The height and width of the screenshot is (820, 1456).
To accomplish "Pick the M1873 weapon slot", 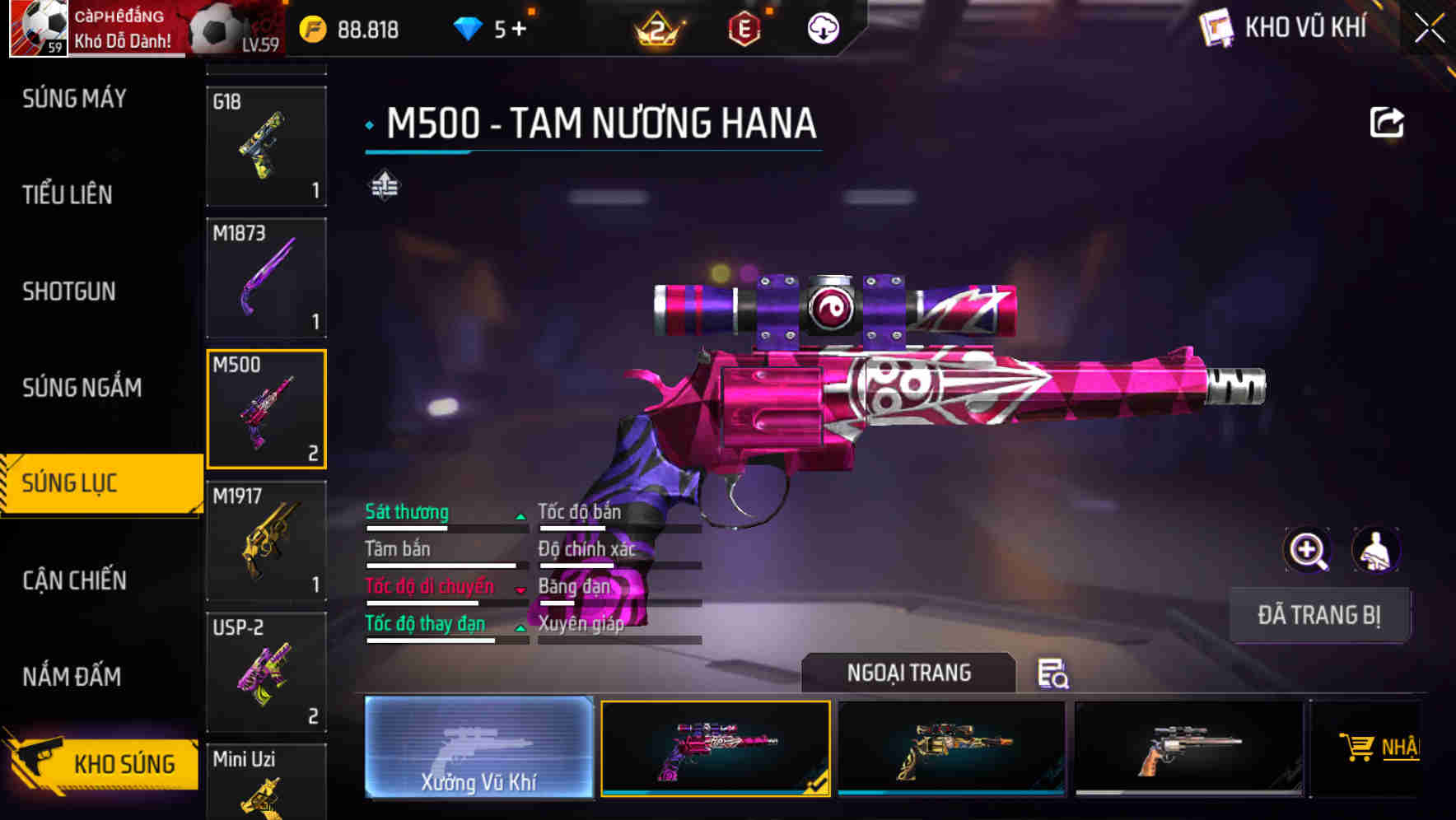I will 266,277.
